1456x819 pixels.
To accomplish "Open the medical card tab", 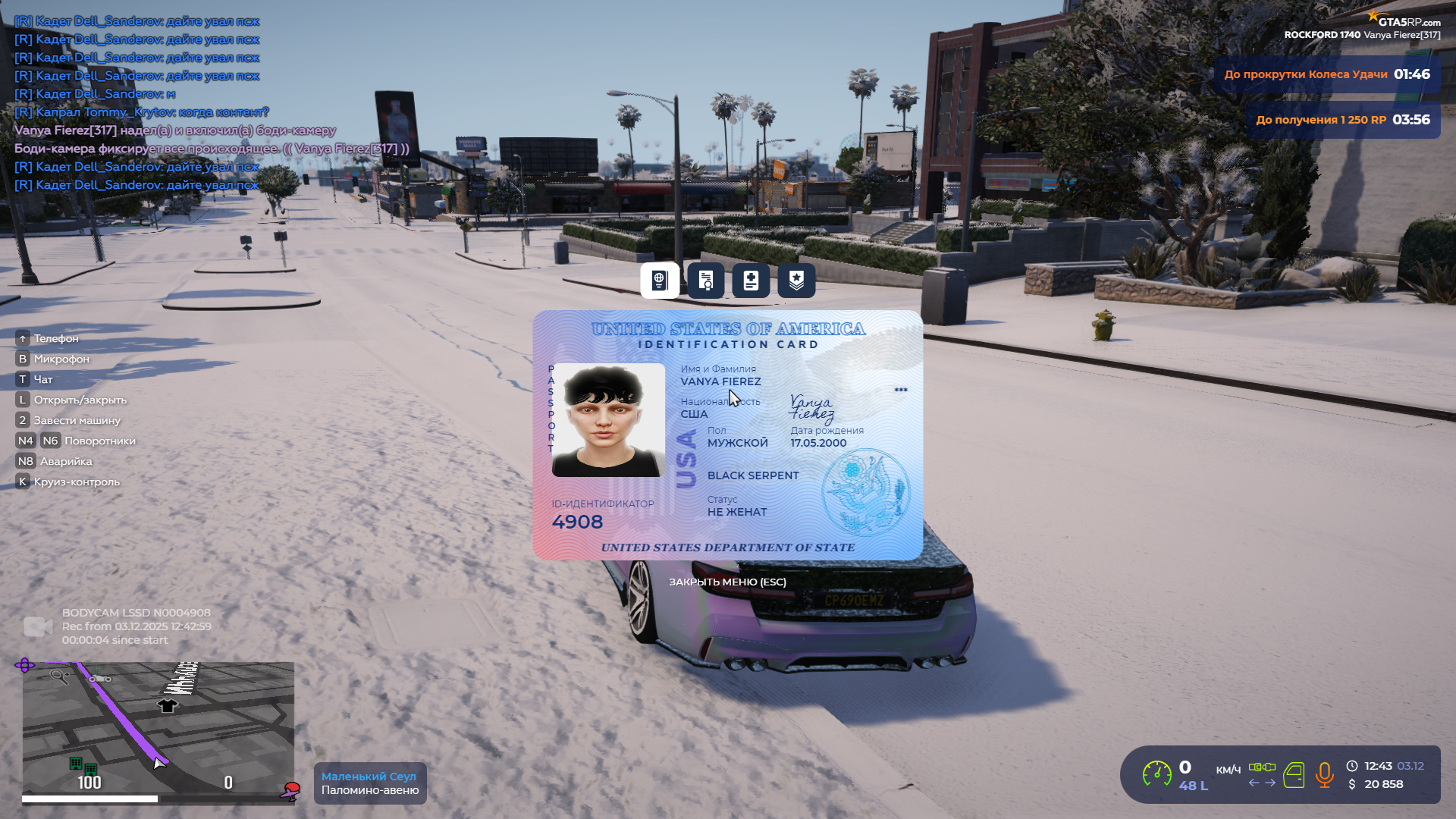I will click(751, 281).
